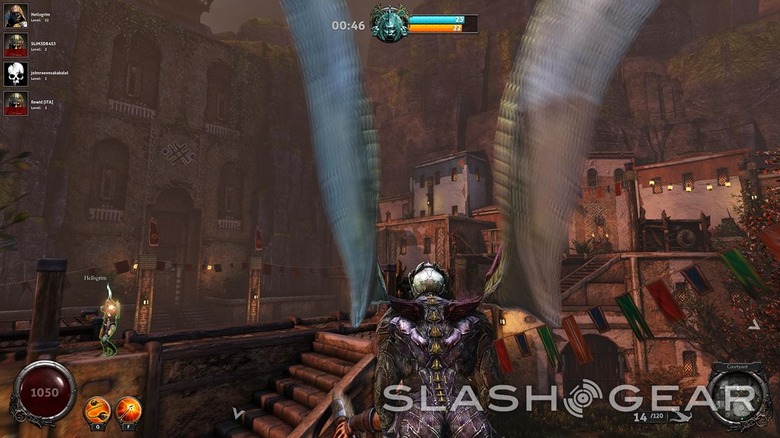The width and height of the screenshot is (780, 438).
Task: Choose the white skull player portrait
Action: [x=15, y=74]
